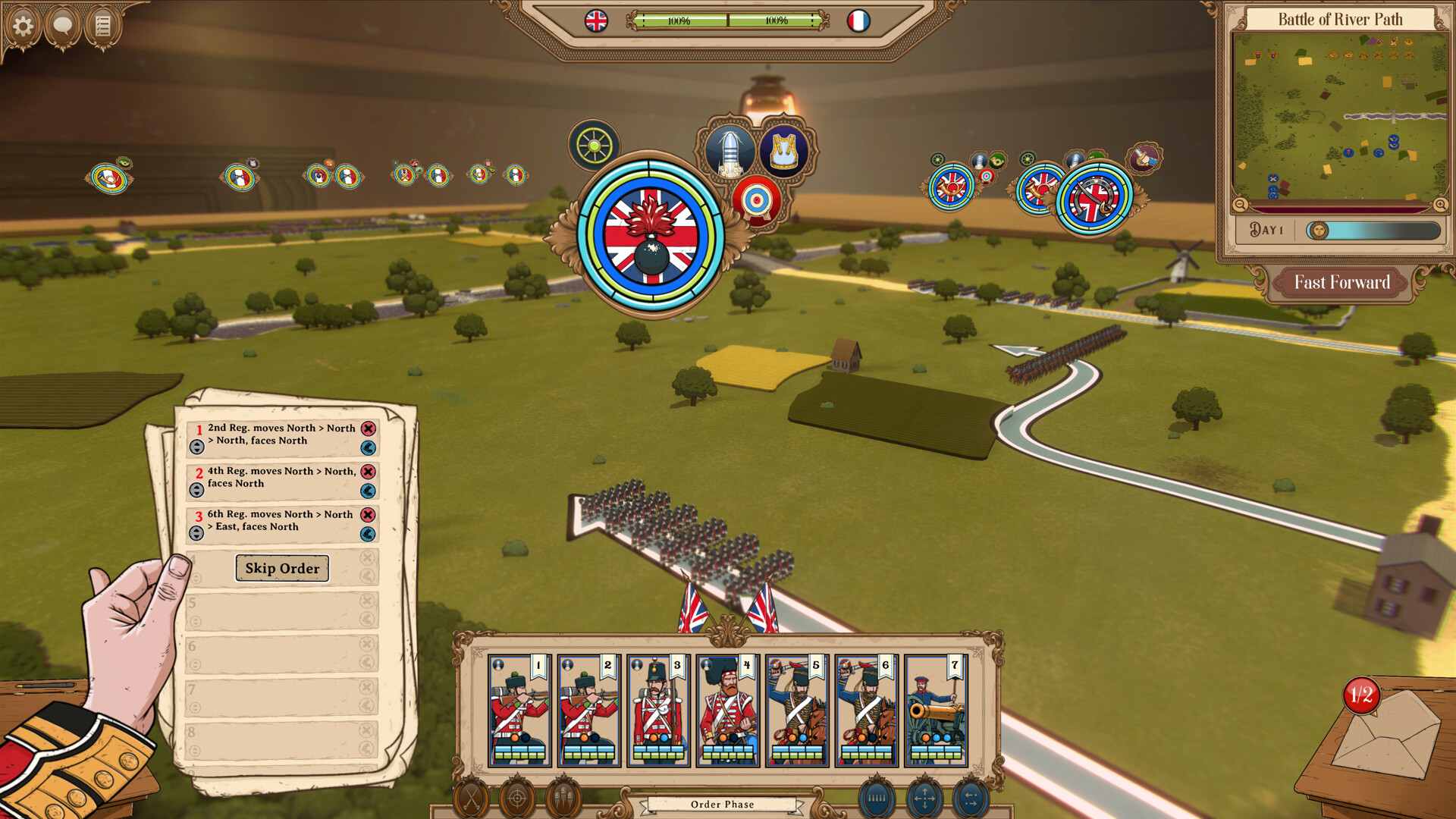Viewport: 1456px width, 819px height.
Task: Select the crosshair targeting icon
Action: coord(516,797)
